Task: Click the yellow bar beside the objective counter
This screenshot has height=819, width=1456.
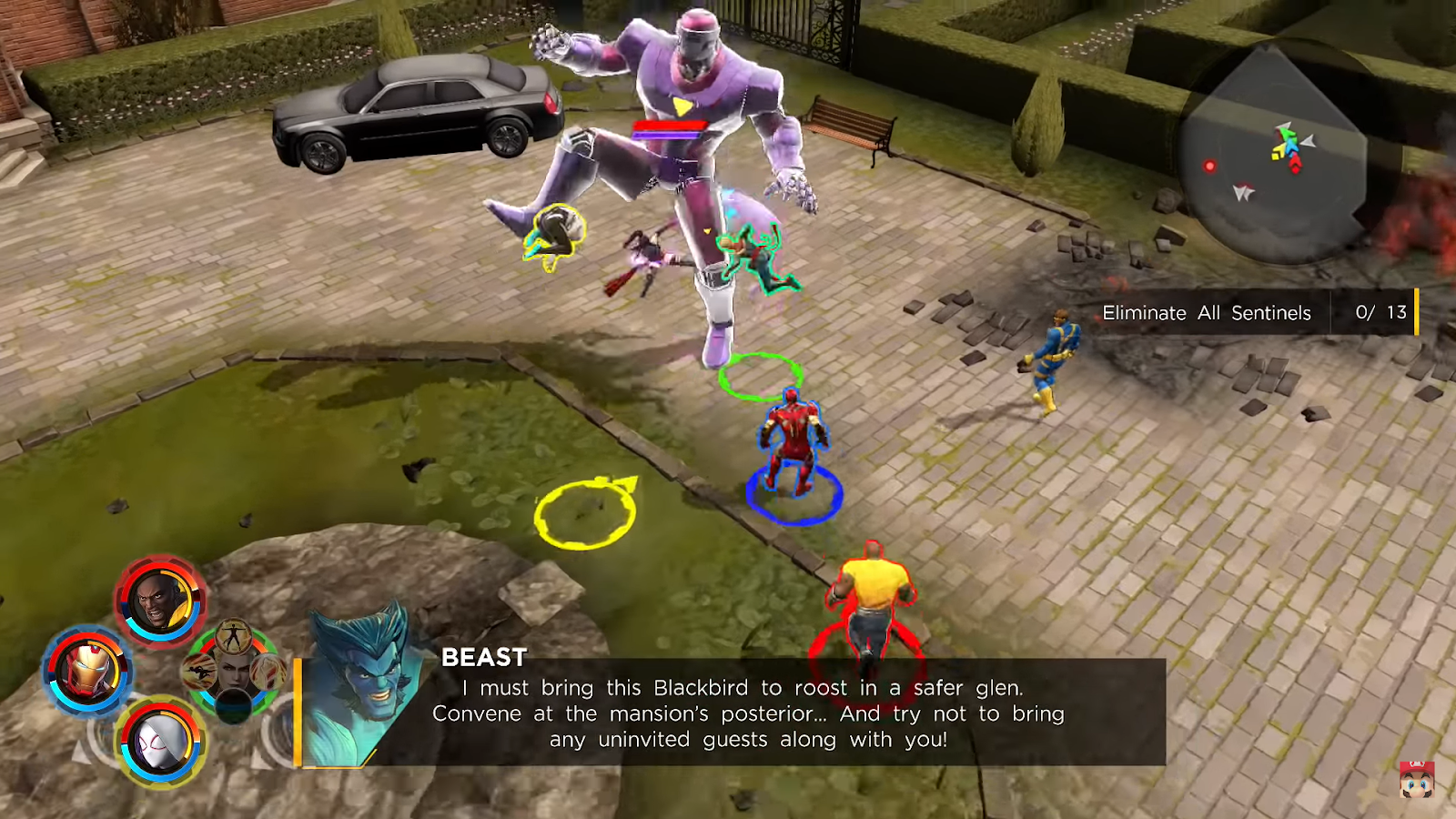Action: click(x=1416, y=313)
